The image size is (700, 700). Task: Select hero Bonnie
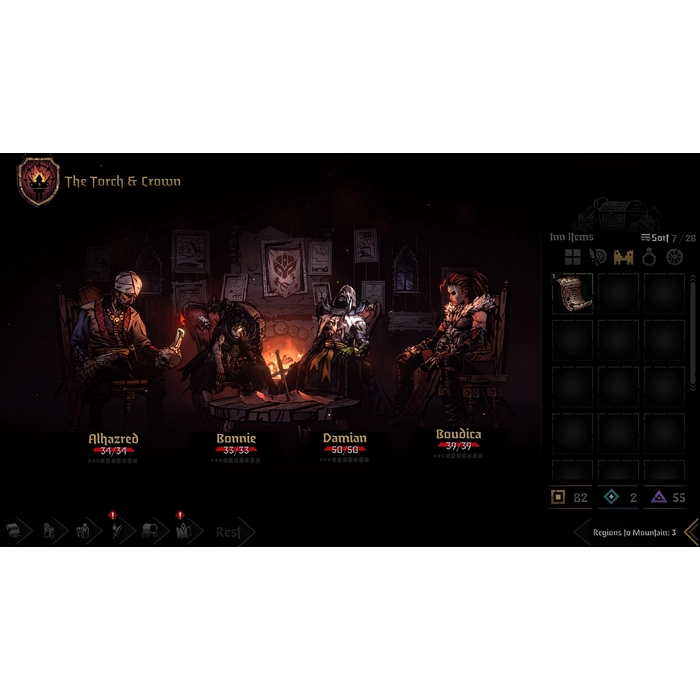click(236, 438)
